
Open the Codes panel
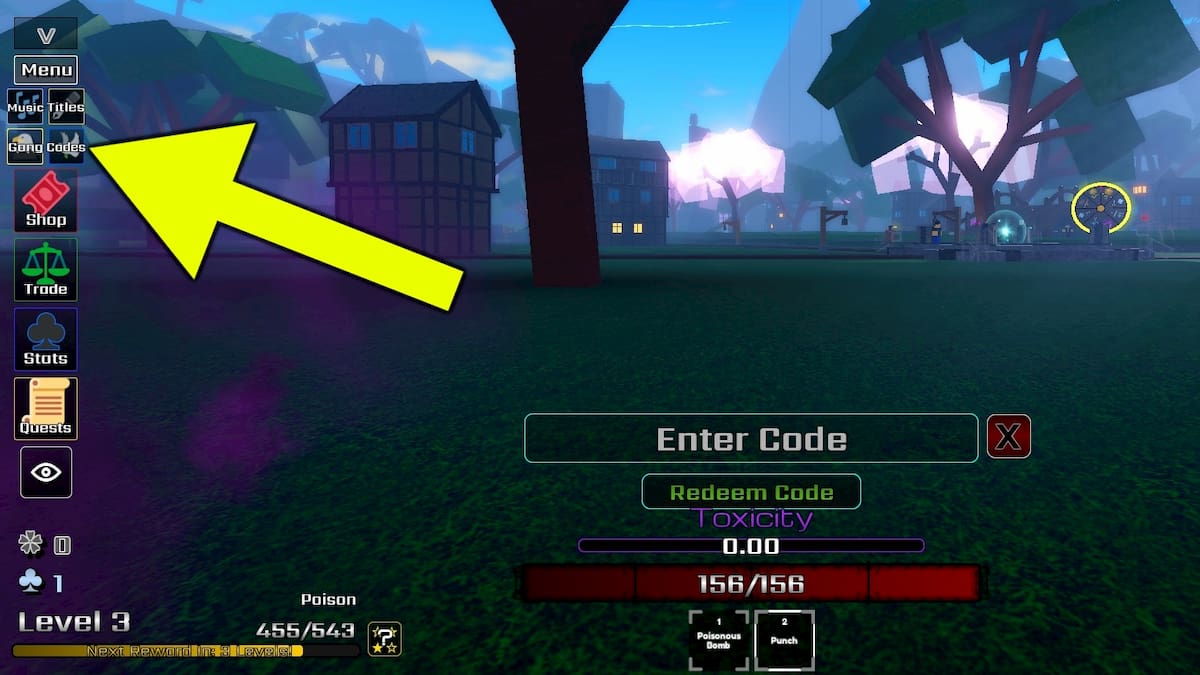[66, 146]
